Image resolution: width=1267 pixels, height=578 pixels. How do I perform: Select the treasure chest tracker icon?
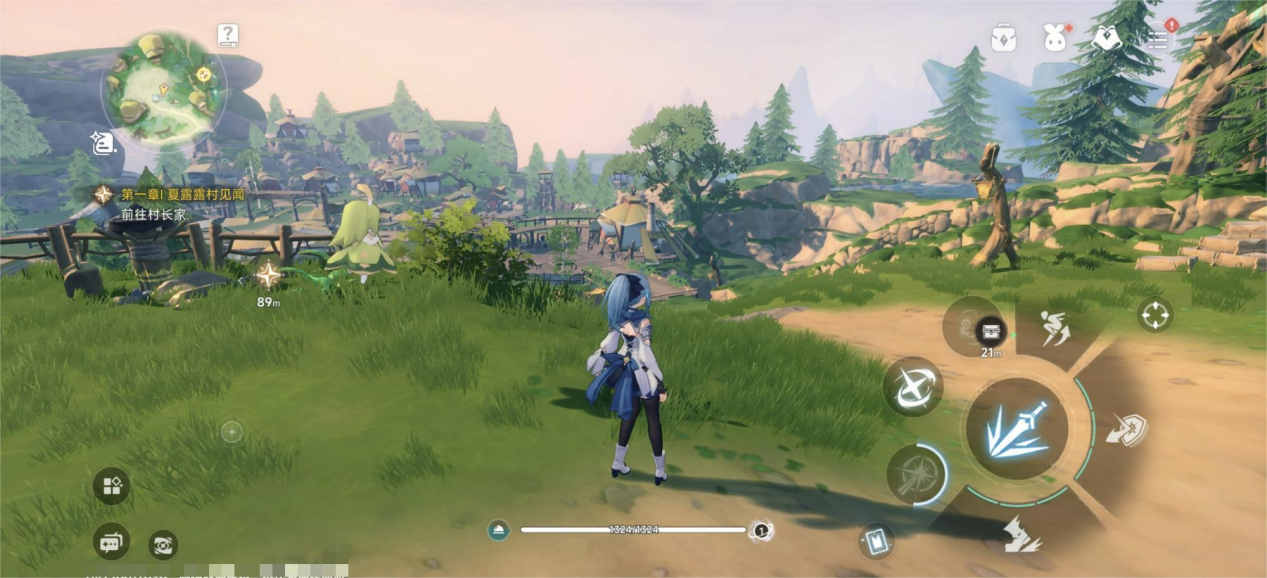pos(990,331)
